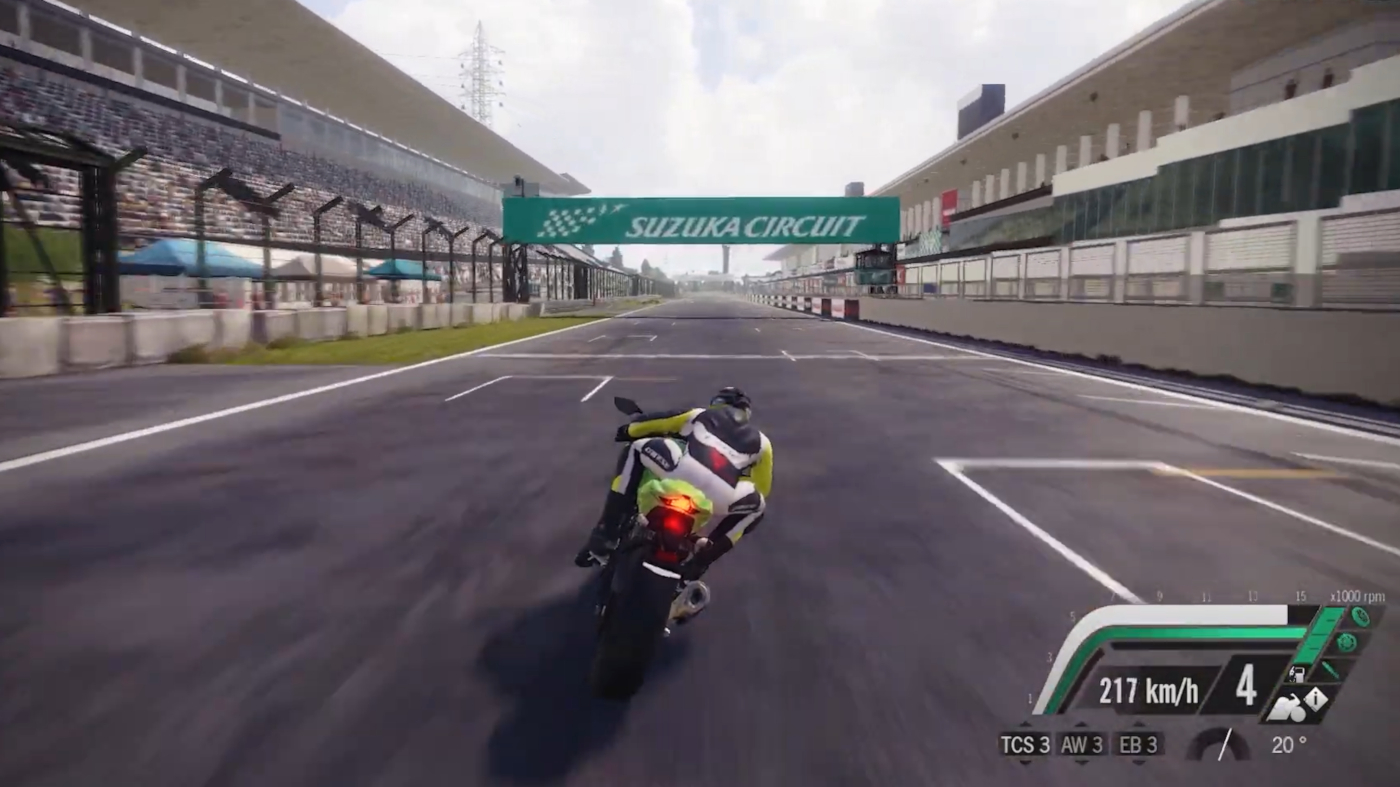Select the suspension indicator icon
The width and height of the screenshot is (1400, 787).
(x=1330, y=670)
